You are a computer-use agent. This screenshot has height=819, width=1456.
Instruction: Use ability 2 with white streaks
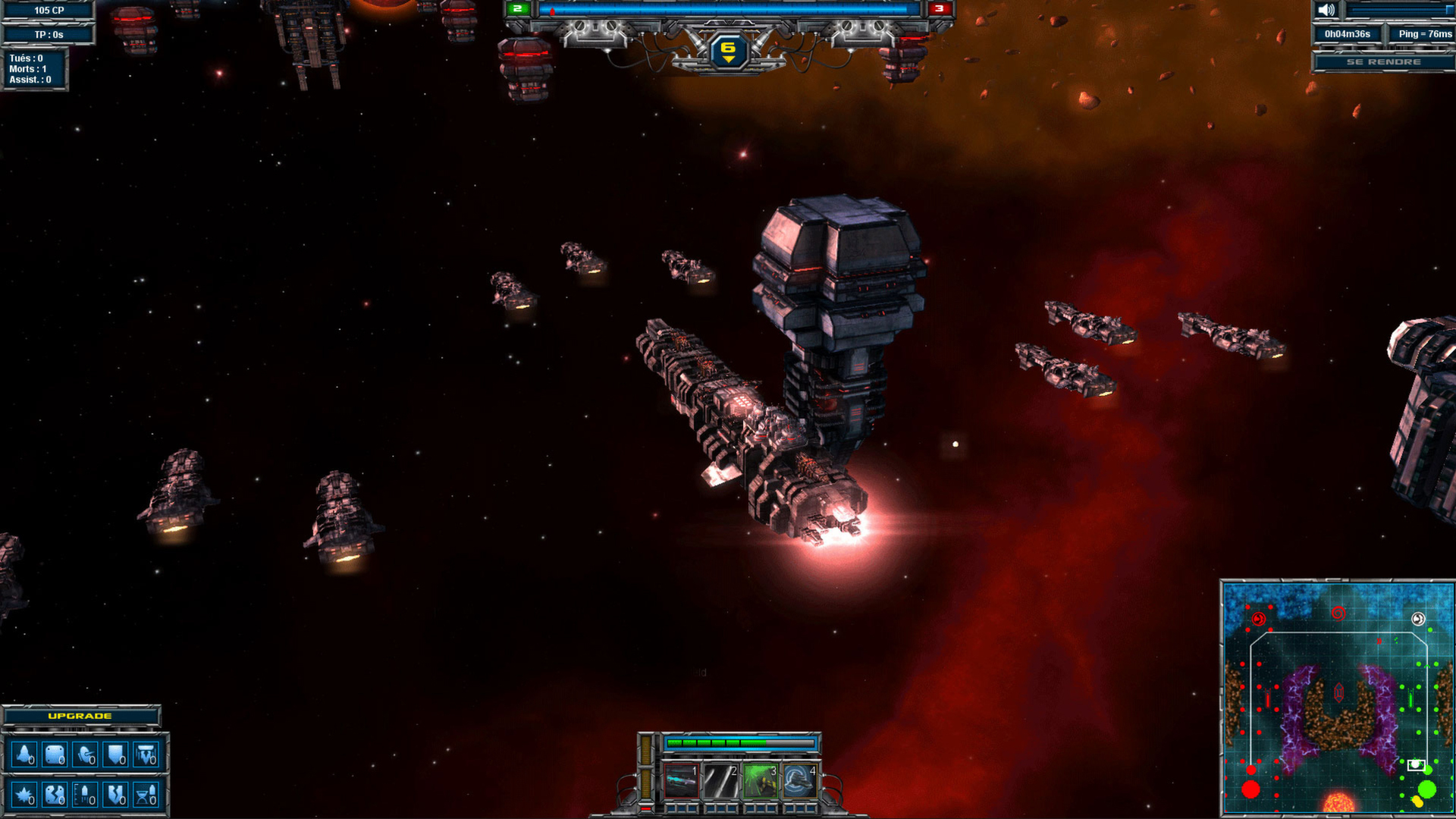point(720,781)
